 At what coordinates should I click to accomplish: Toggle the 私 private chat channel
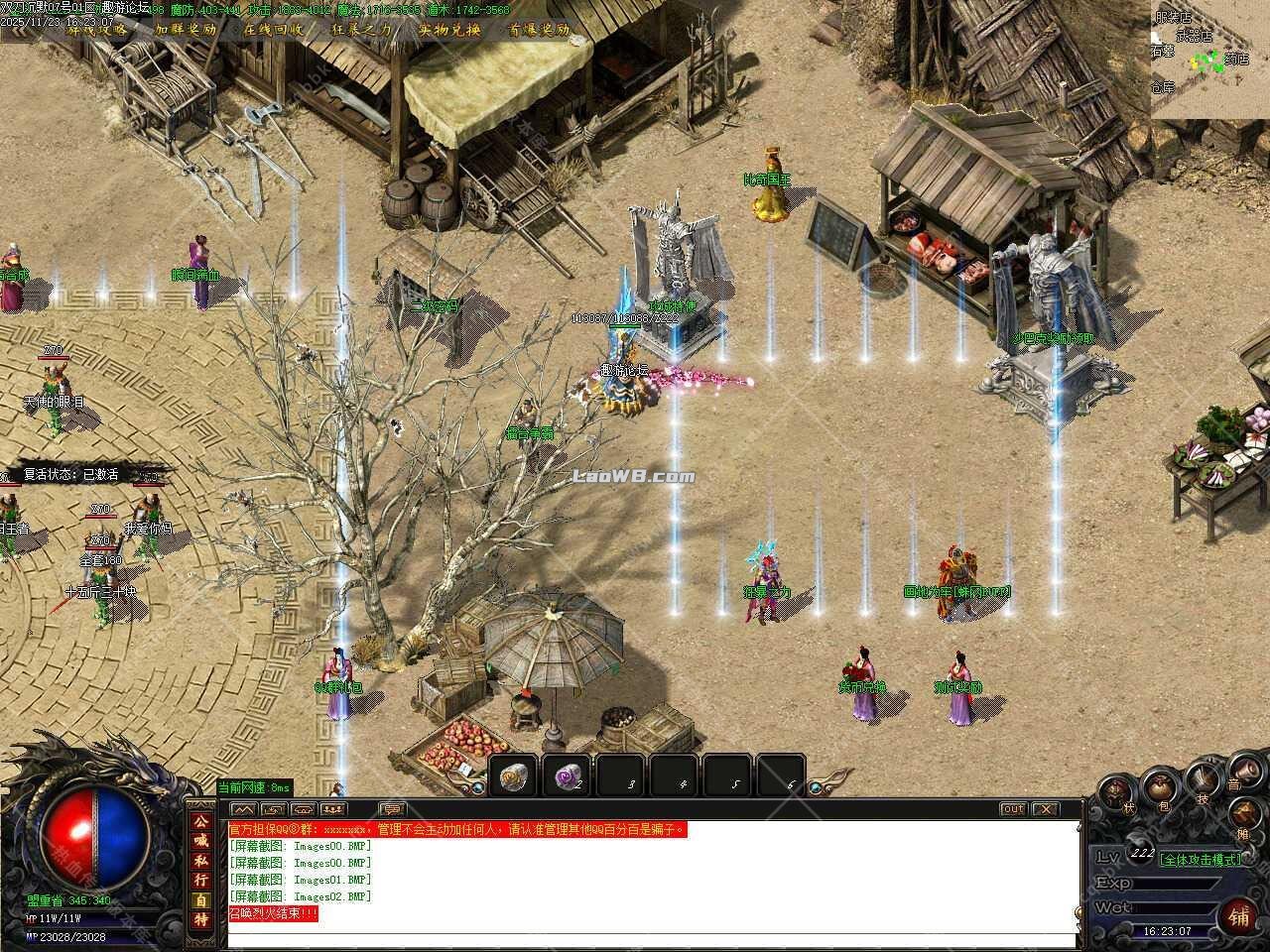201,860
